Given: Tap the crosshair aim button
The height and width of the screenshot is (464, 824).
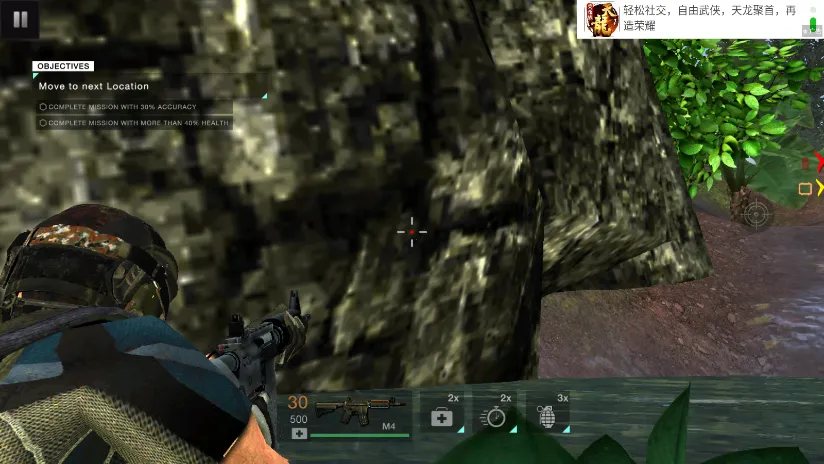Looking at the screenshot, I should tap(755, 212).
